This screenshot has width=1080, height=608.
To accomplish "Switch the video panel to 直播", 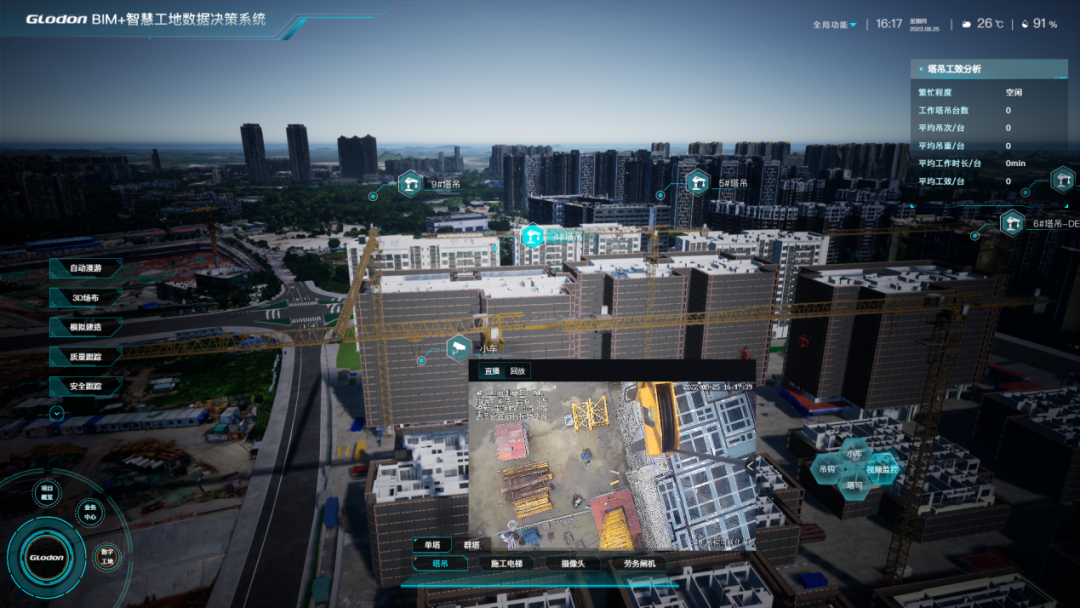I will tap(491, 371).
